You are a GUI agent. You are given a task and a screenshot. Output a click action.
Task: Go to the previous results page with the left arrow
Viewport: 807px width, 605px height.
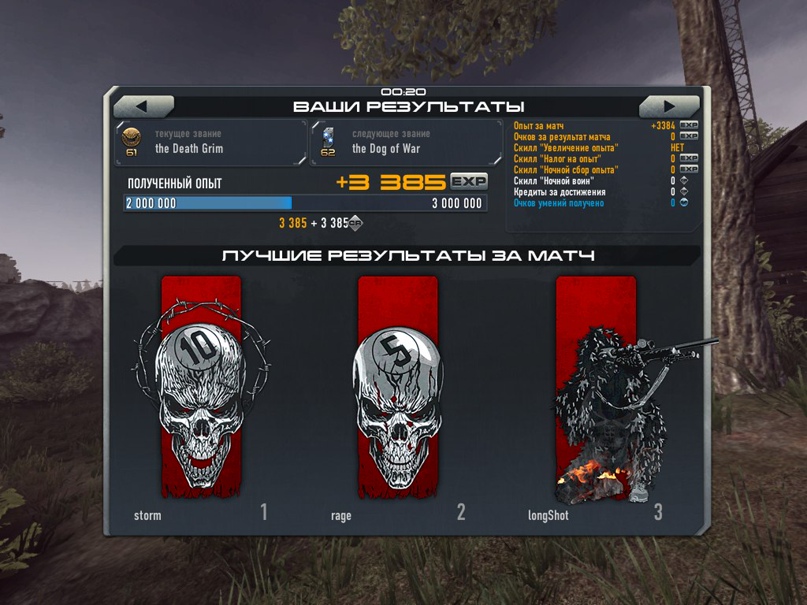tap(143, 106)
